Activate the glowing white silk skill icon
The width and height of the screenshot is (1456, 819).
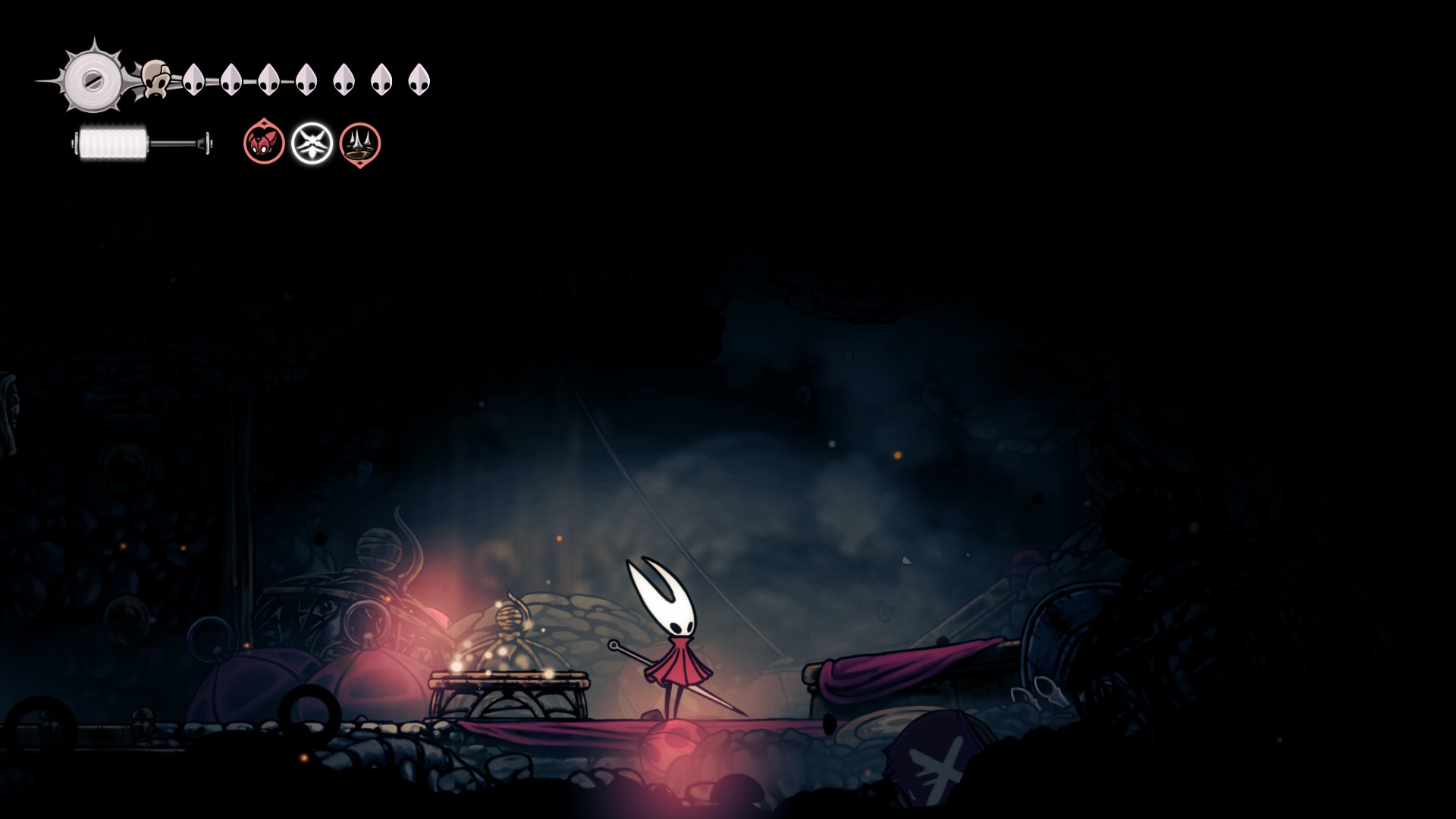tap(312, 143)
